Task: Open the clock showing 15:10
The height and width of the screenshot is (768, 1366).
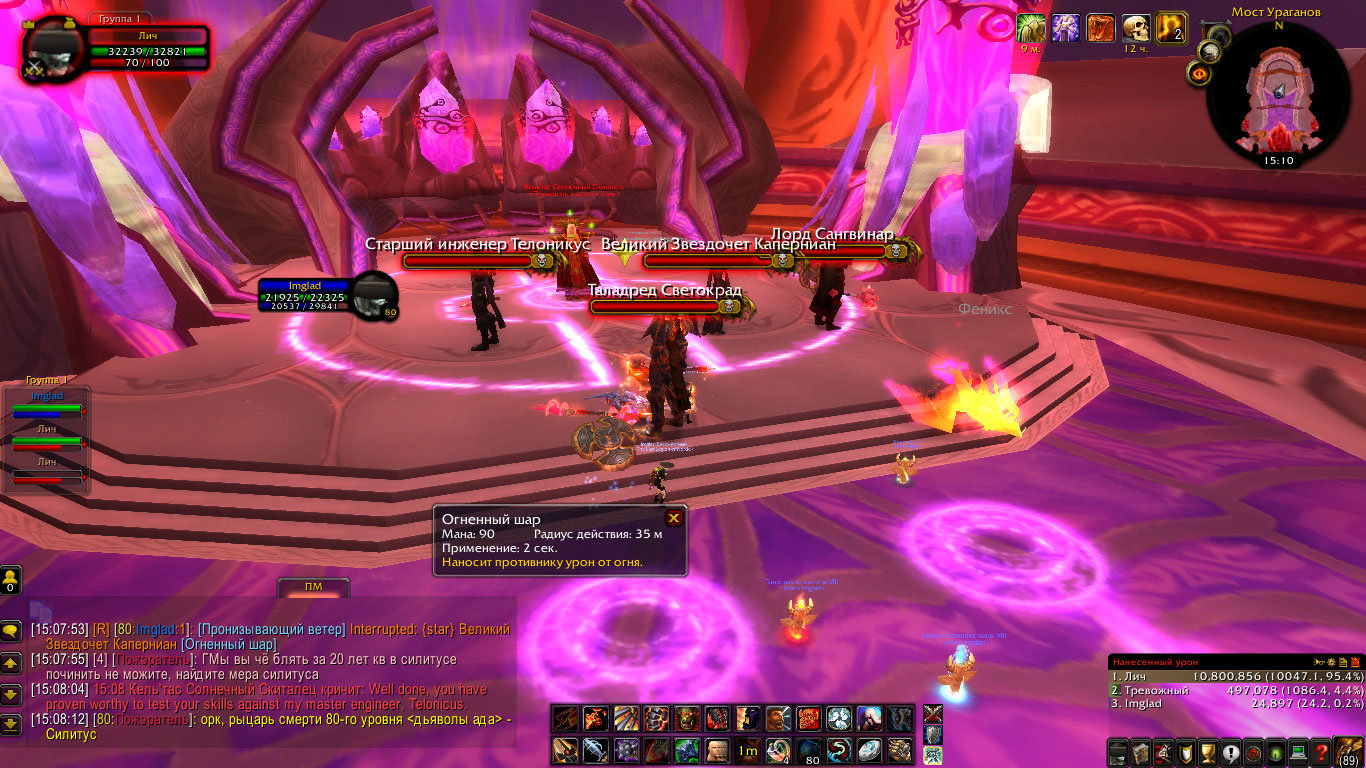Action: coord(1278,160)
